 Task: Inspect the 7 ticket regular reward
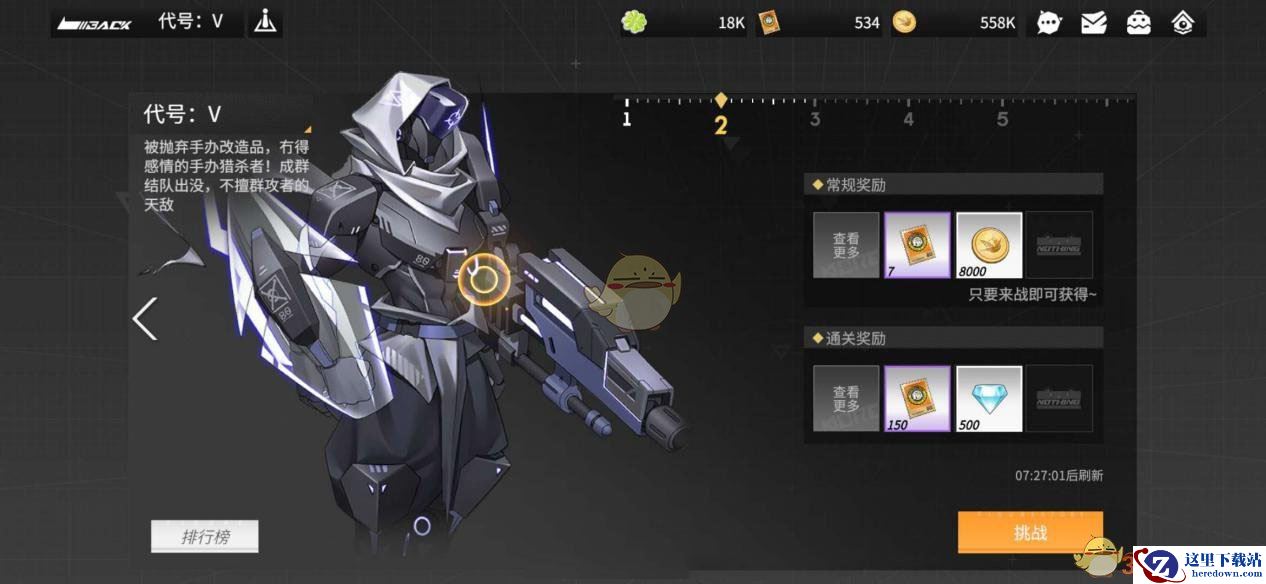coord(917,245)
